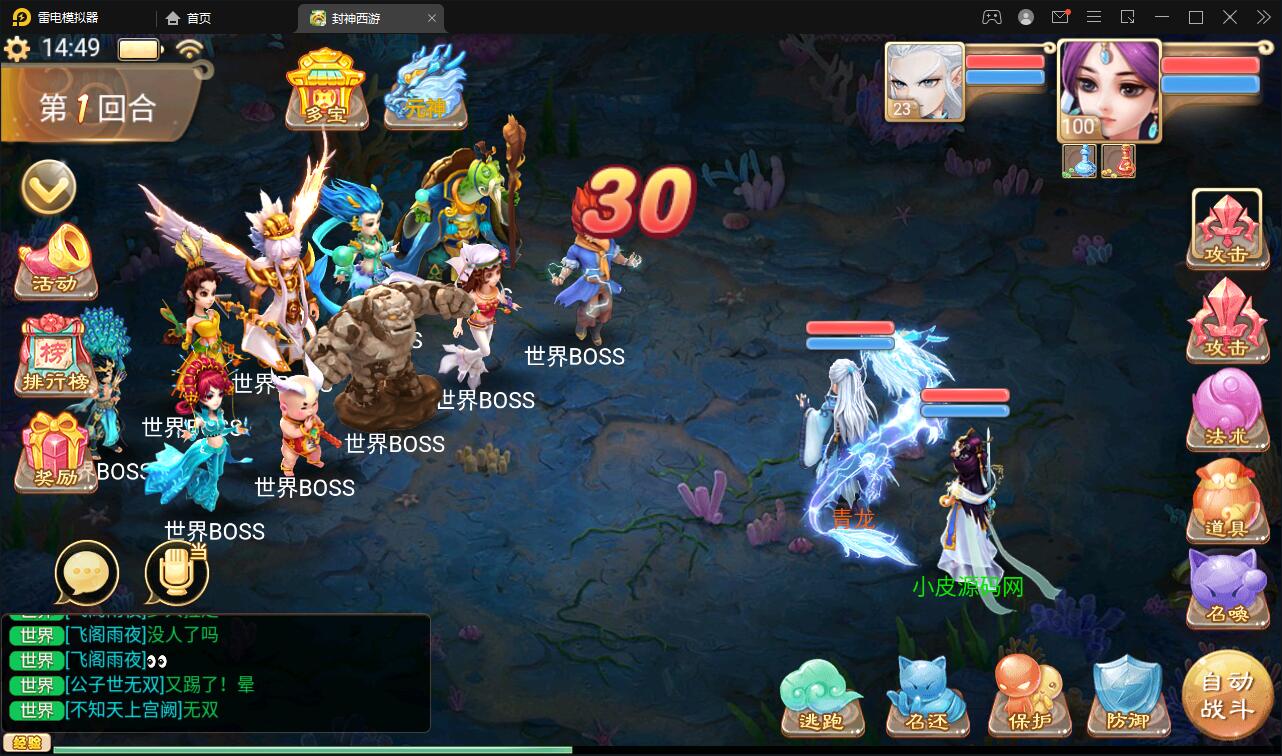Choose the 逃跑 flee command
This screenshot has width=1282, height=756.
(821, 697)
